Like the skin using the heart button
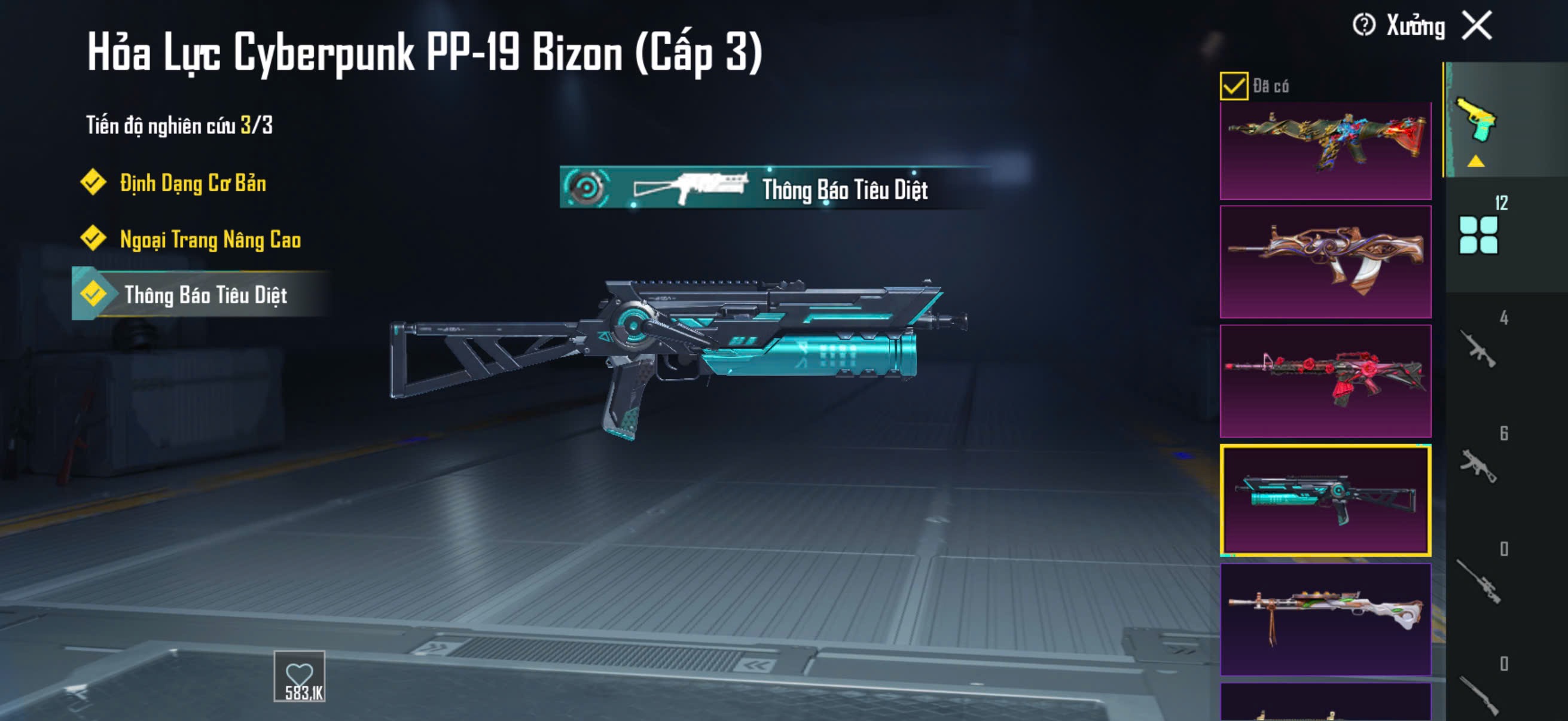 pos(300,677)
